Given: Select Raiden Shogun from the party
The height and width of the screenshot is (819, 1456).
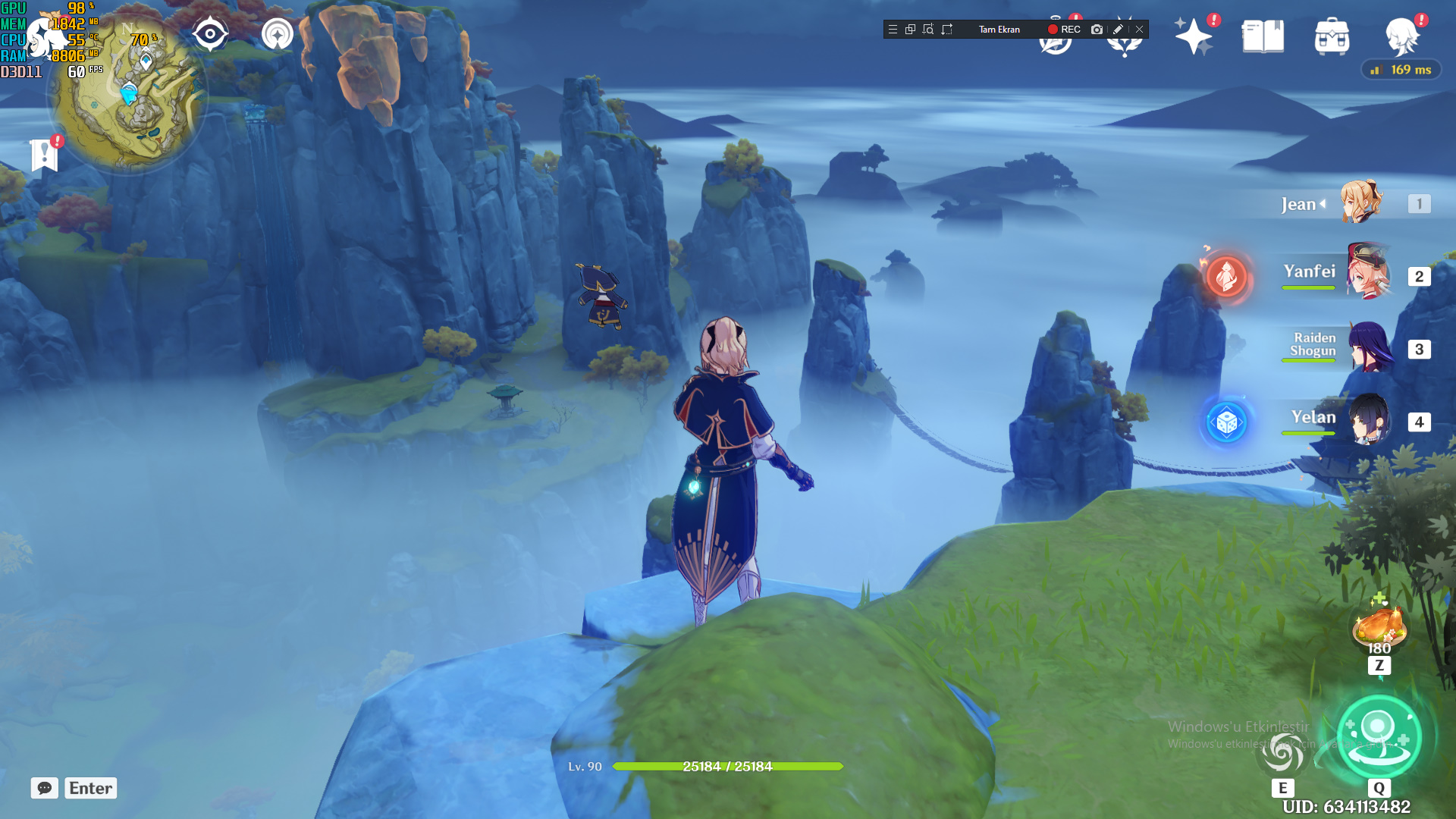Looking at the screenshot, I should click(1370, 347).
